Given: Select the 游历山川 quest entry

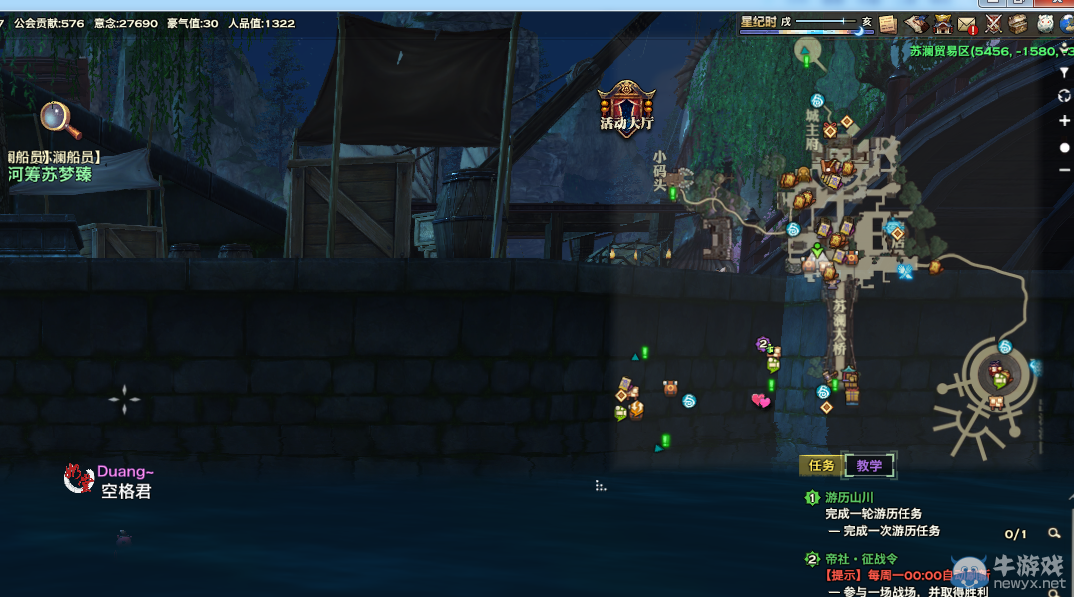Looking at the screenshot, I should (849, 497).
